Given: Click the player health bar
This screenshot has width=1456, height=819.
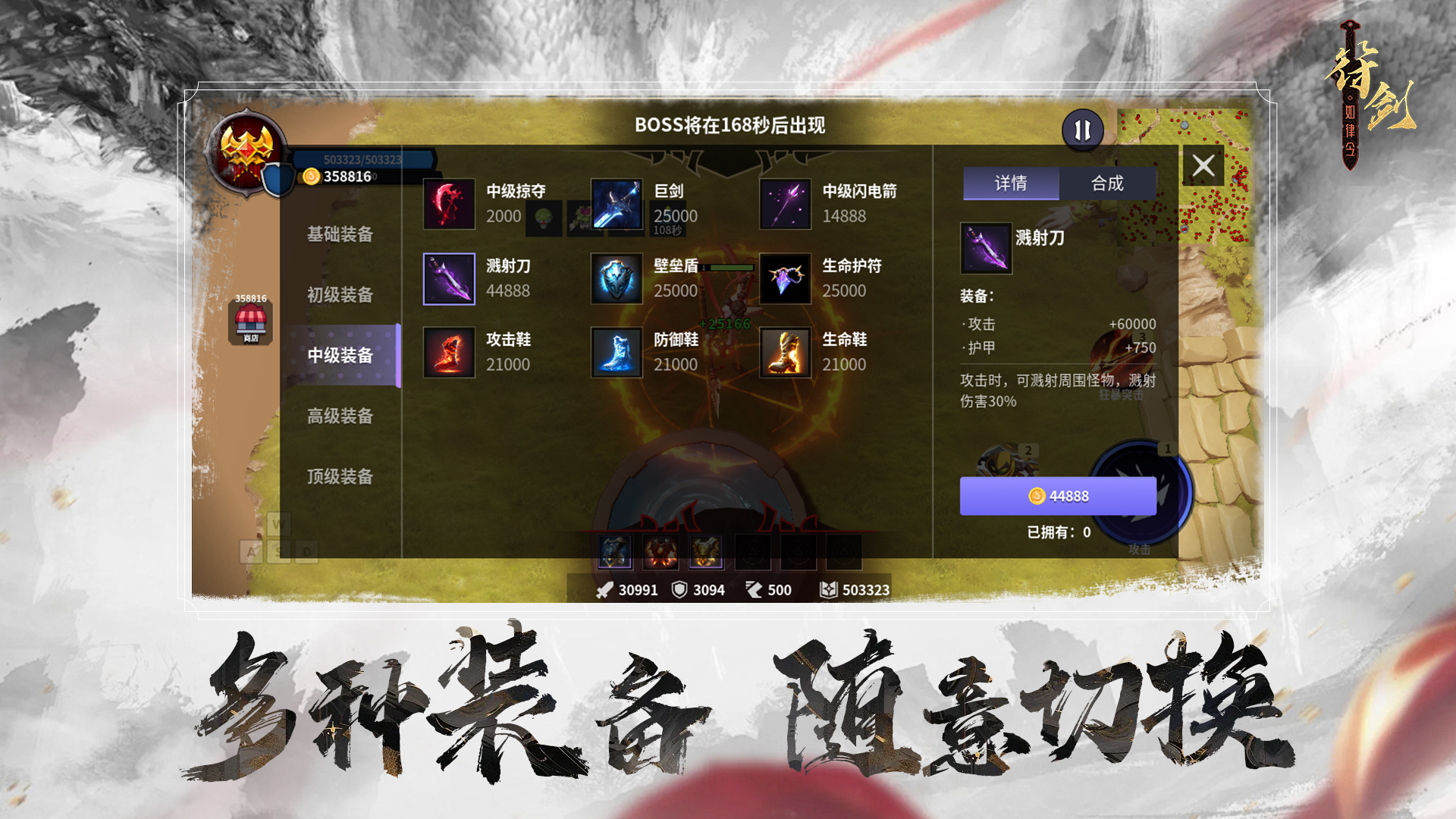Looking at the screenshot, I should click(x=364, y=159).
